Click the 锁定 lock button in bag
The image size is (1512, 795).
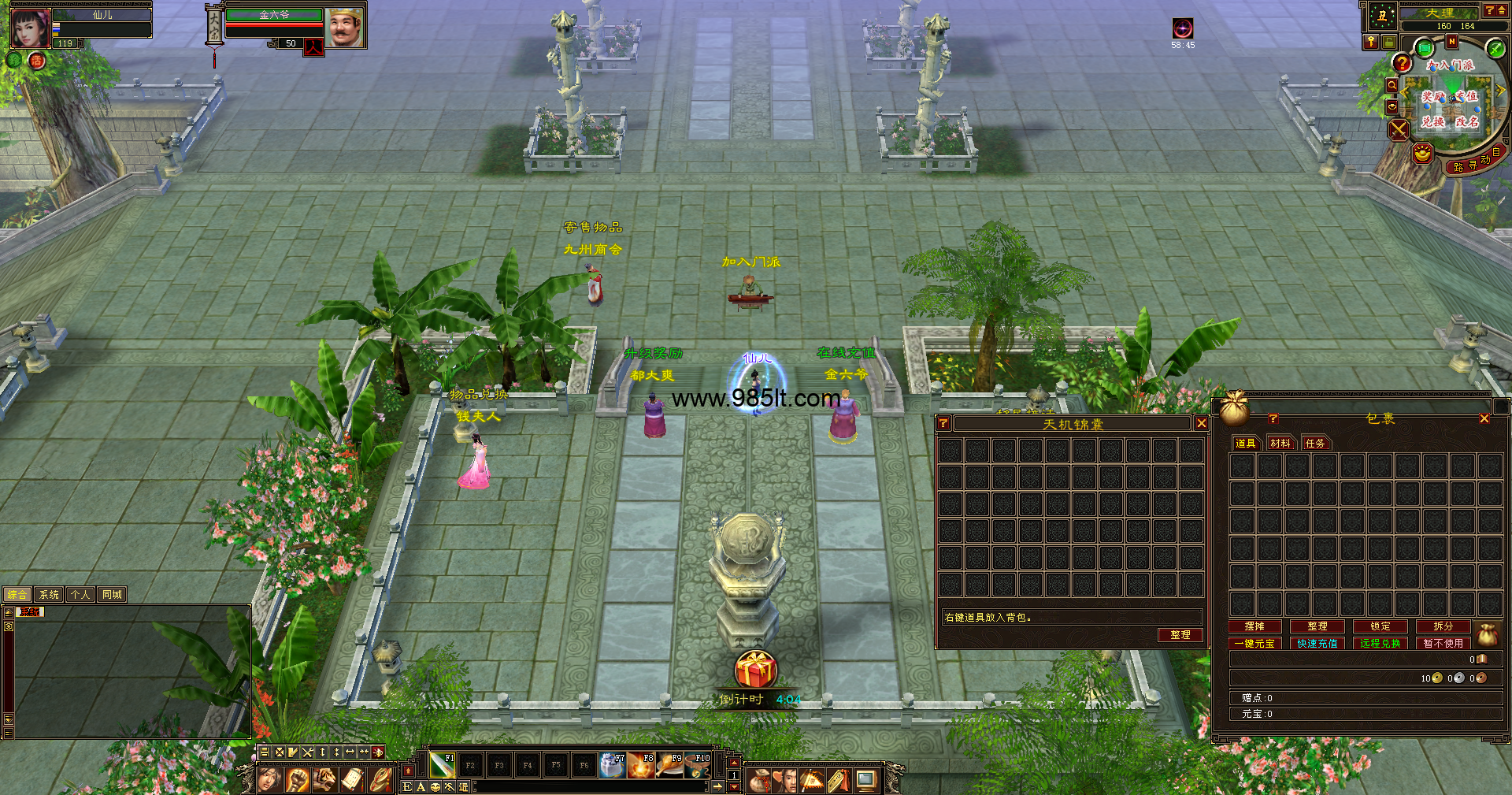pos(1380,626)
